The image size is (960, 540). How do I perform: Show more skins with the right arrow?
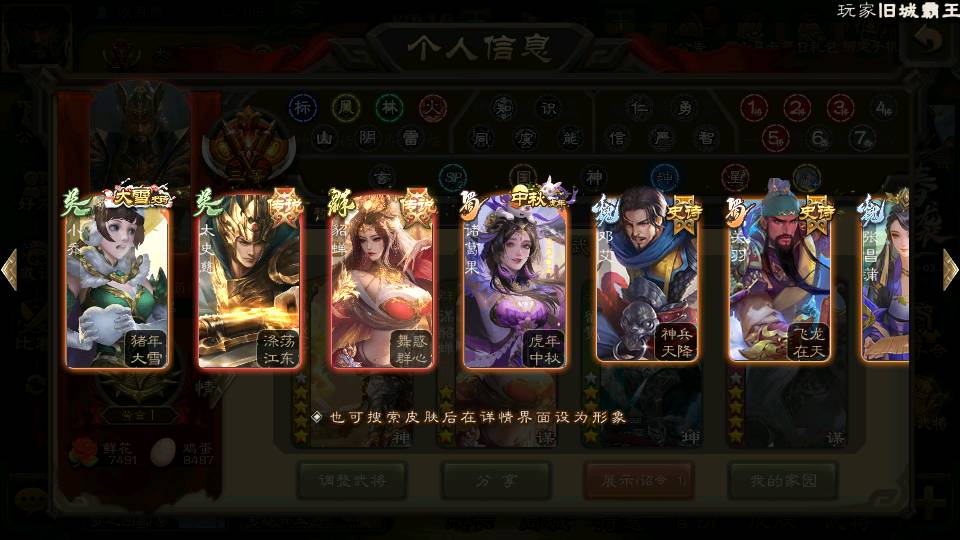950,270
